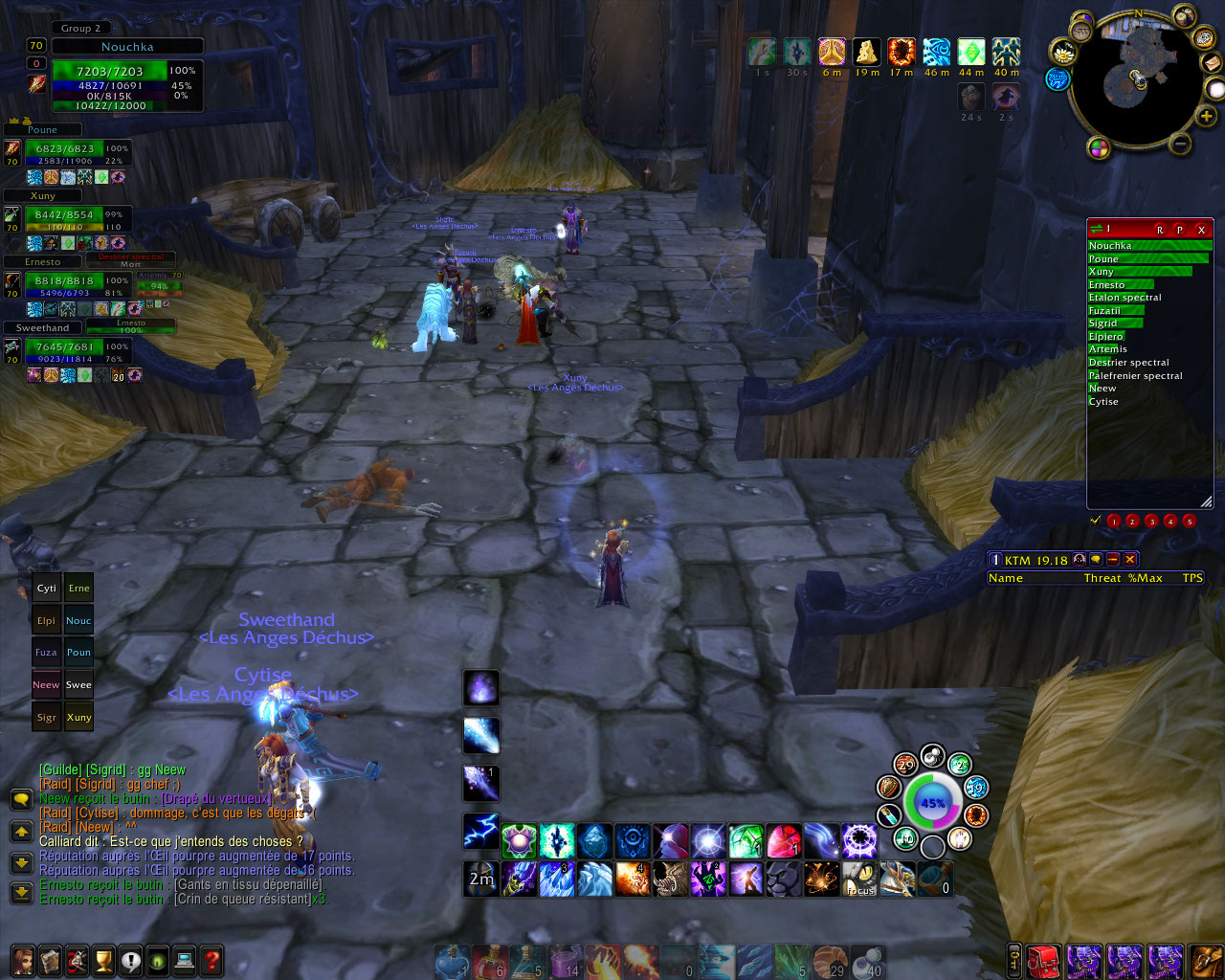Click the red raid marker number 3
1225x980 pixels.
pyautogui.click(x=1151, y=522)
